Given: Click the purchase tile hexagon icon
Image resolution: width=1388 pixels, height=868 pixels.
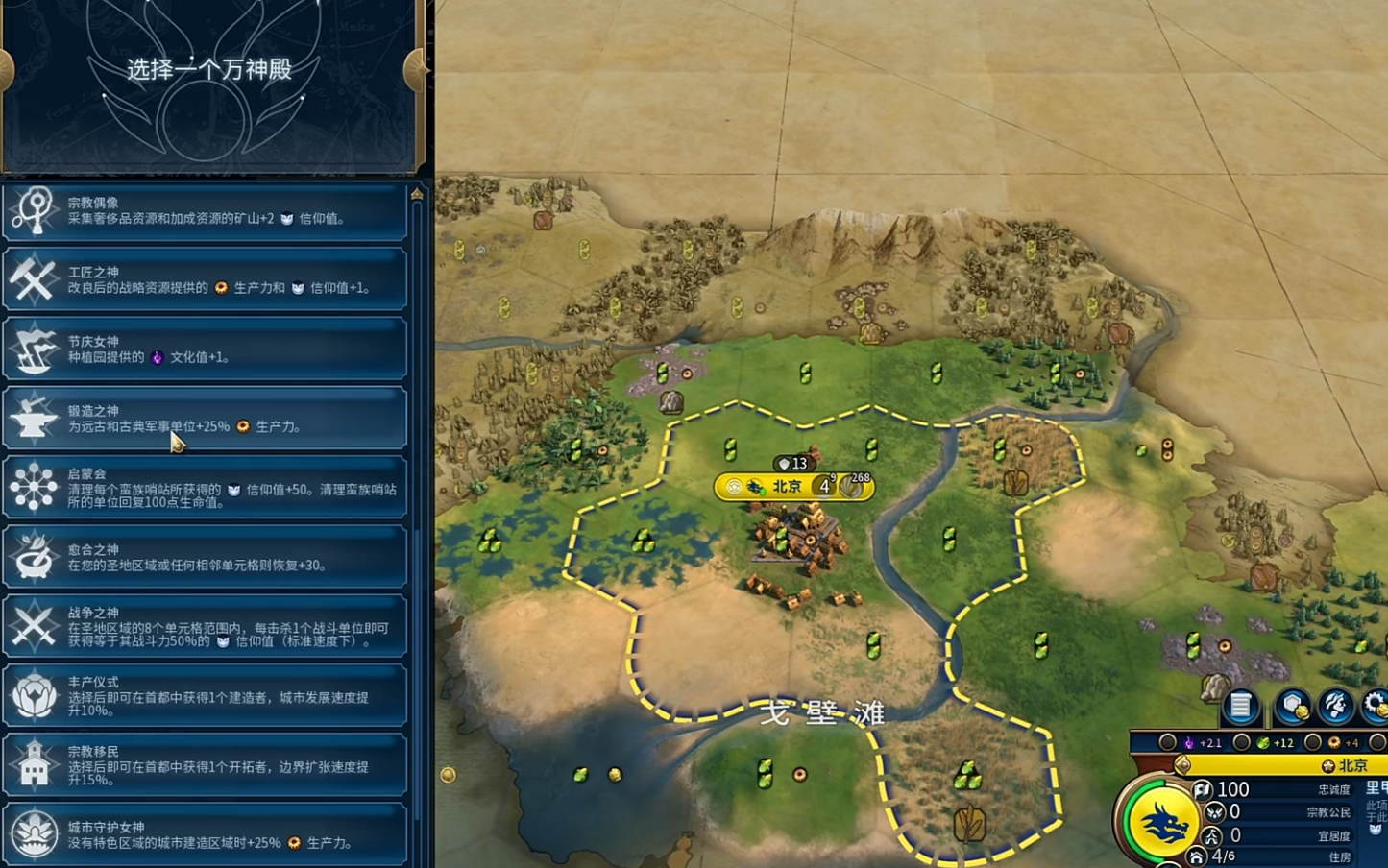Looking at the screenshot, I should [x=1293, y=707].
